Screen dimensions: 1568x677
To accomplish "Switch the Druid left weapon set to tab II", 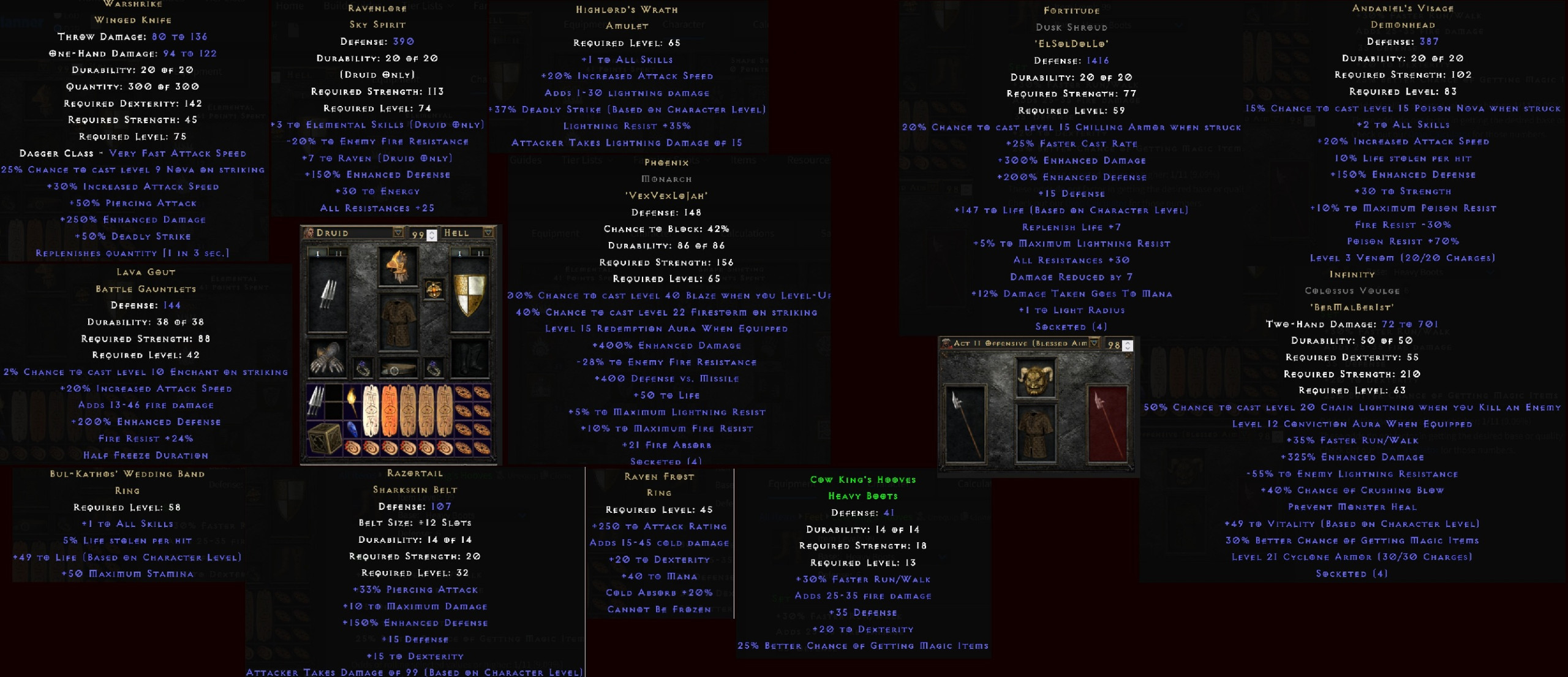I will (338, 252).
